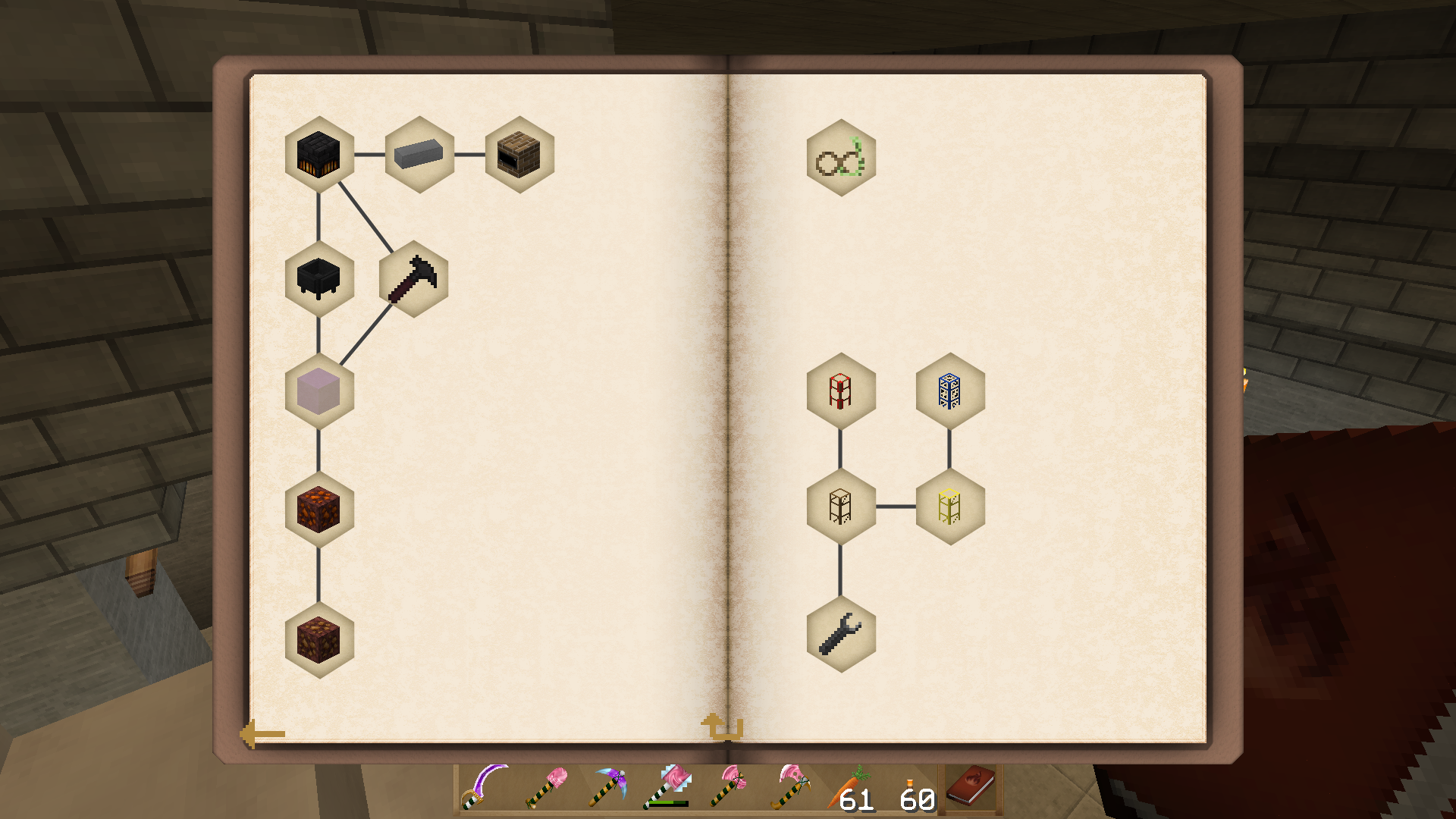Select the red lantern-shaped block entry

(x=841, y=391)
